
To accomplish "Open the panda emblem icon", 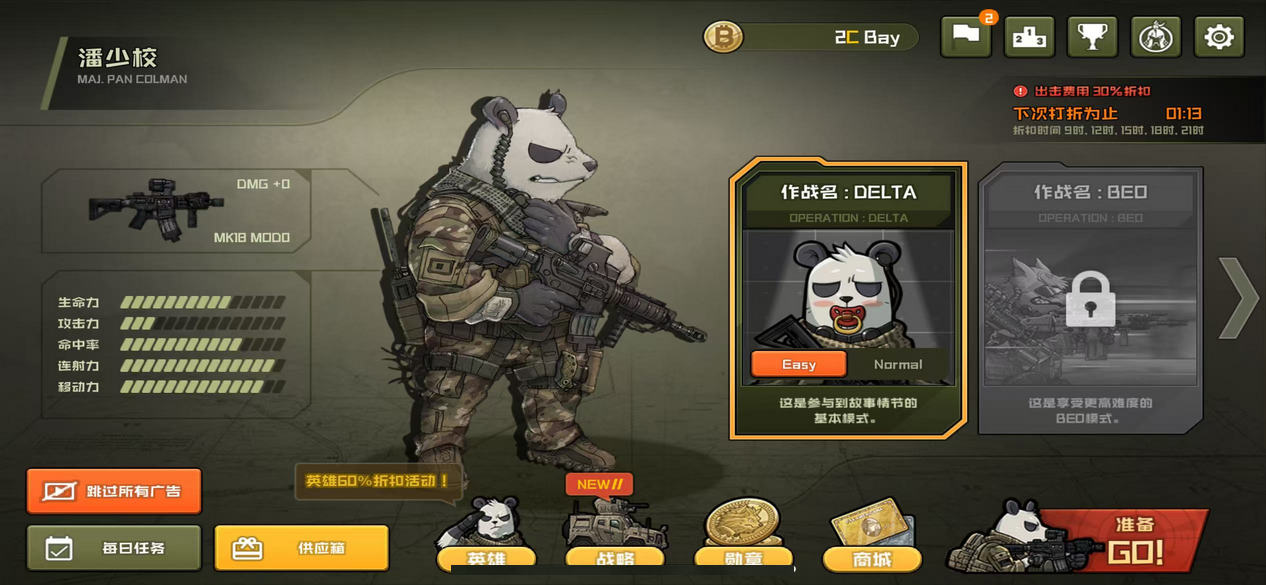I will click(1155, 38).
